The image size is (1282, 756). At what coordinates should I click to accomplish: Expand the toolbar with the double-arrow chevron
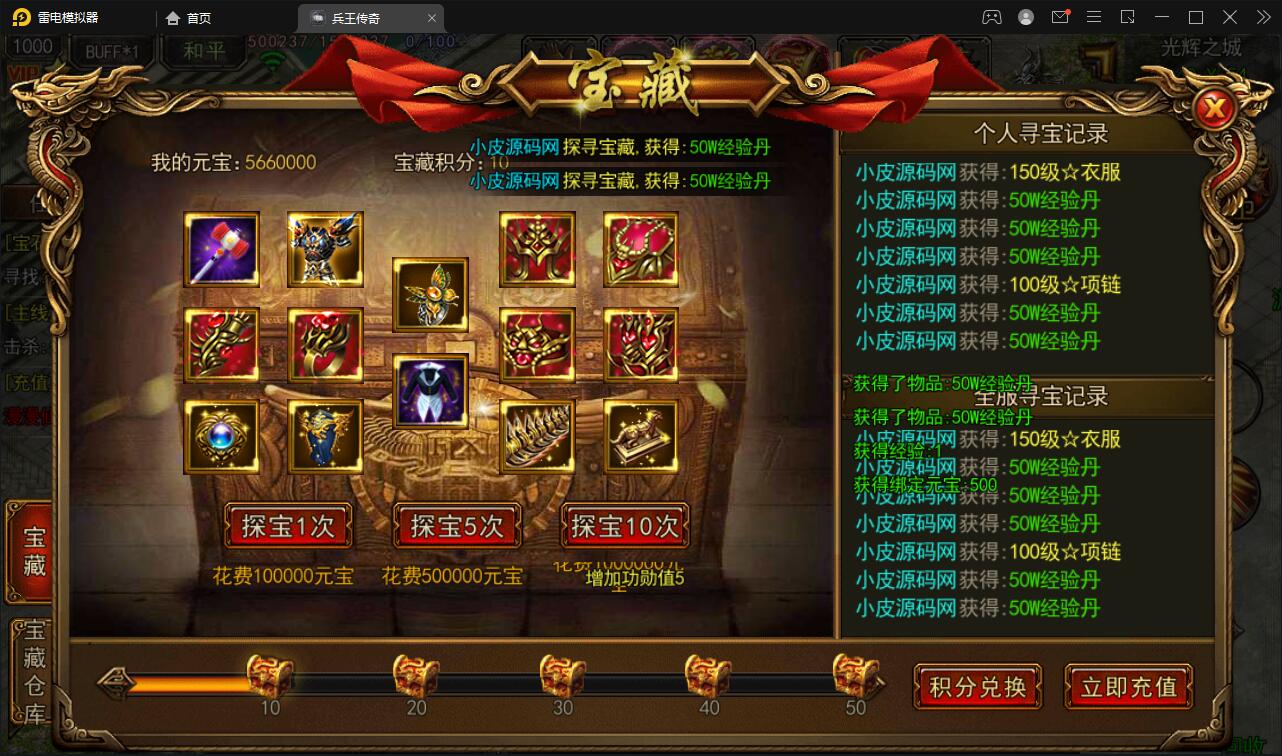pos(1262,17)
